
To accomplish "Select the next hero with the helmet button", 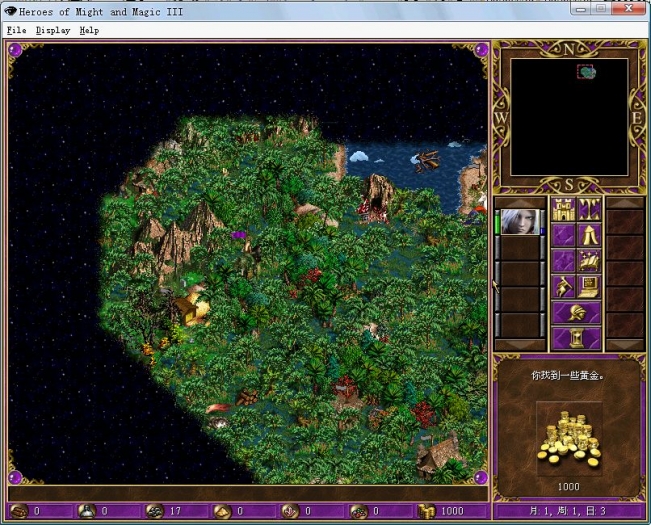I will 577,314.
